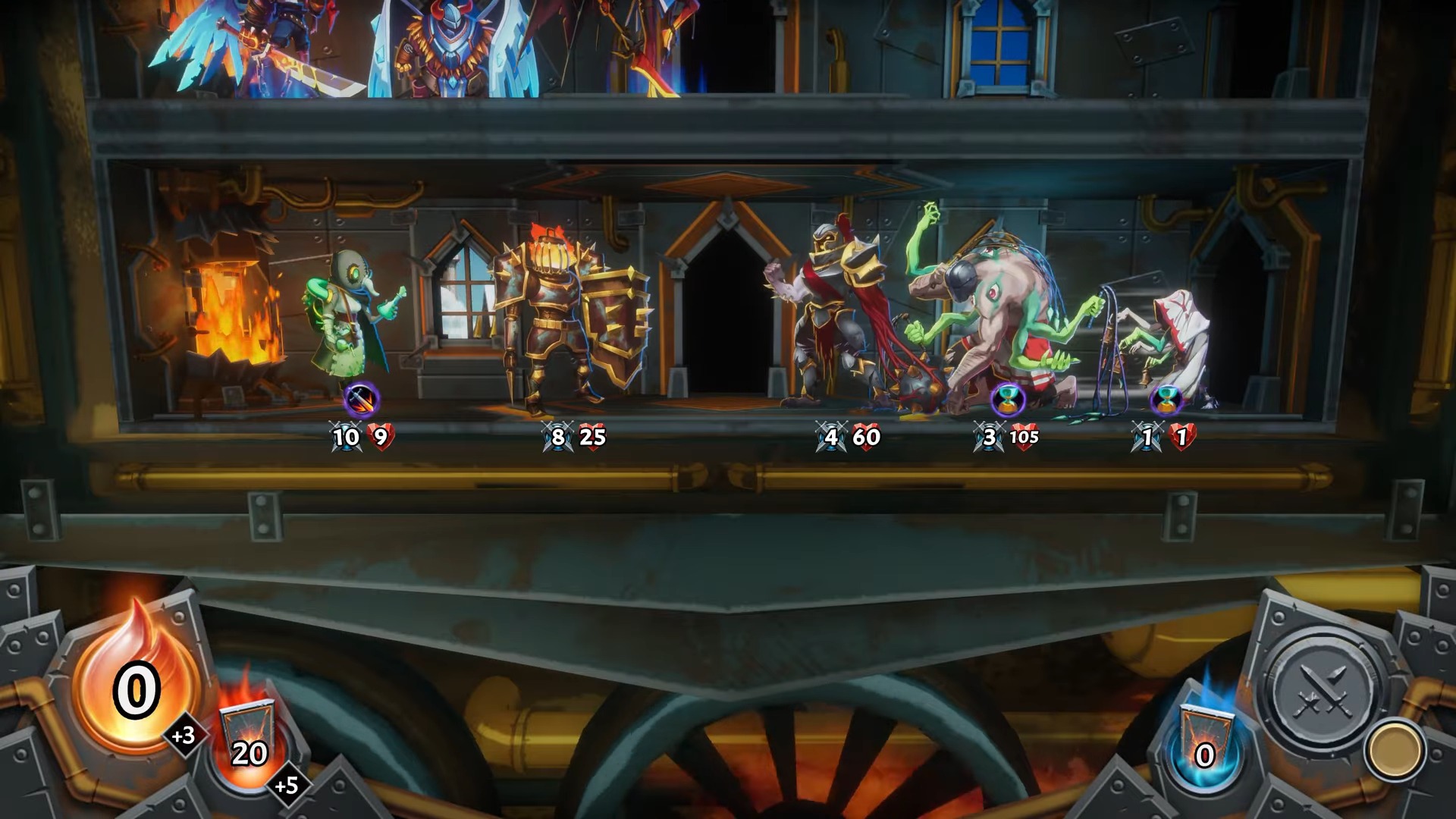1456x819 pixels.
Task: Inspect the hourglass status above 3 attack
Action: click(1008, 399)
